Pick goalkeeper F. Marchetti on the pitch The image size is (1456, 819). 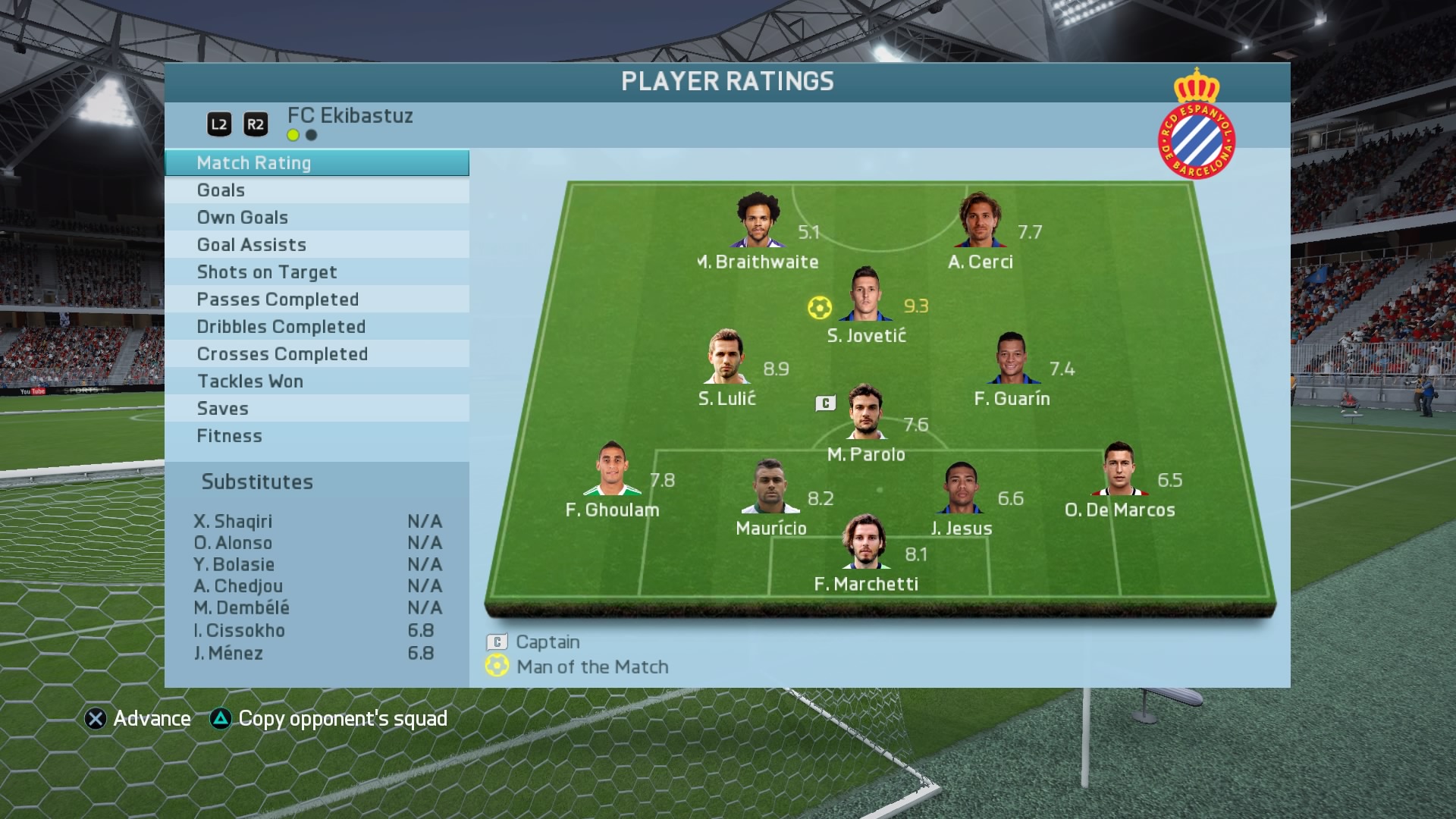click(x=864, y=543)
